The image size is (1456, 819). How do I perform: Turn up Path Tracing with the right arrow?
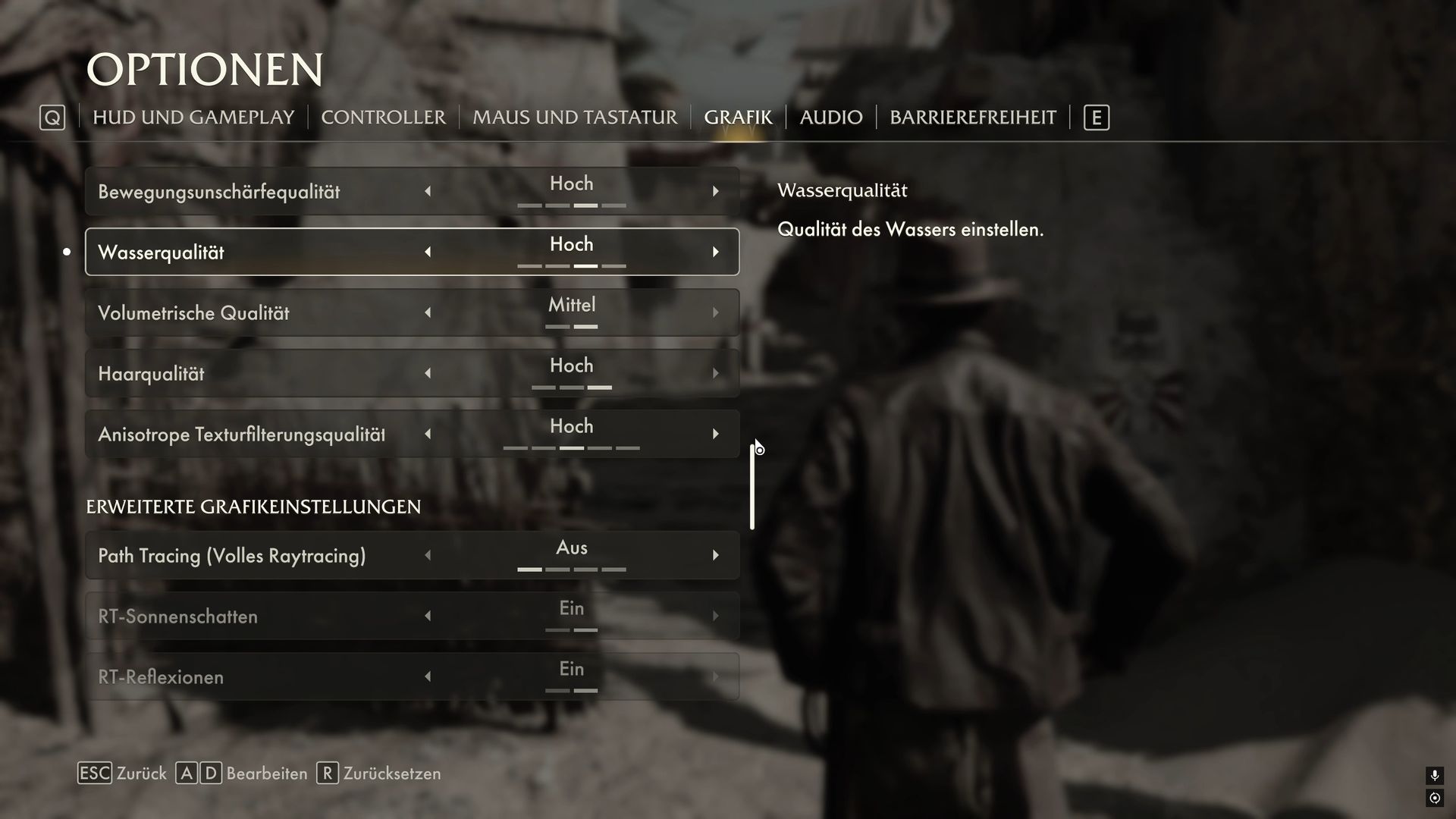click(715, 555)
